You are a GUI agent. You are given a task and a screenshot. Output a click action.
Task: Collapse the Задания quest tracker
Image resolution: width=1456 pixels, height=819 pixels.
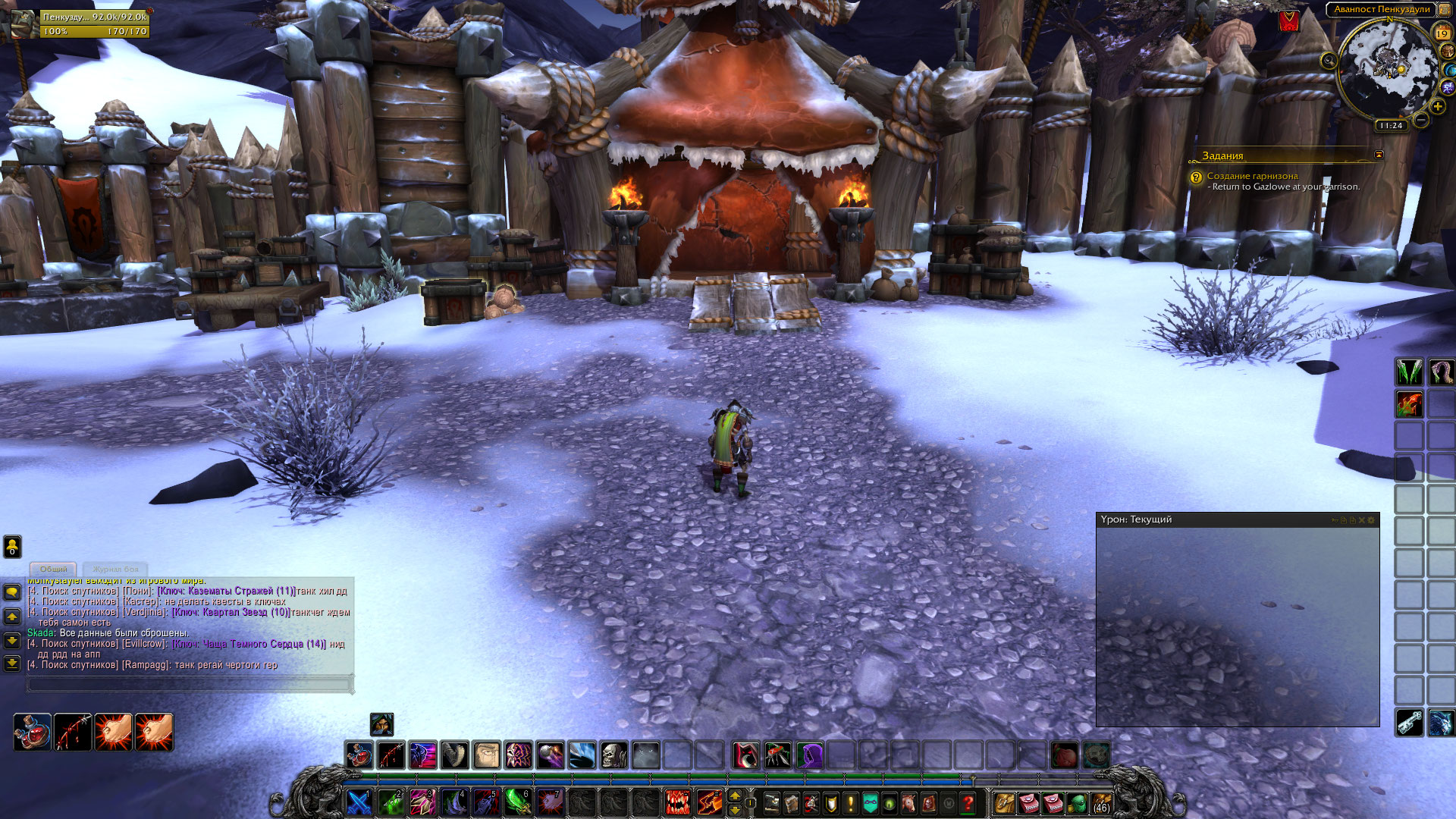tap(1379, 155)
